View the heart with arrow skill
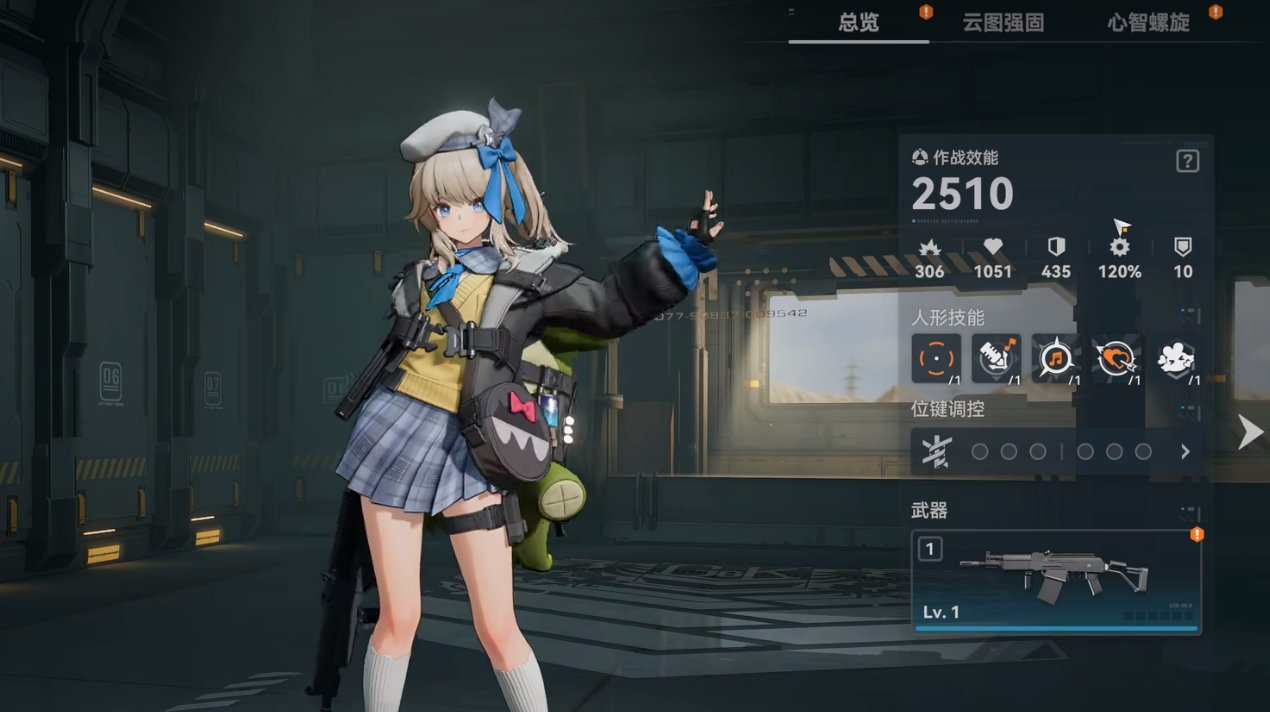 tap(1116, 358)
